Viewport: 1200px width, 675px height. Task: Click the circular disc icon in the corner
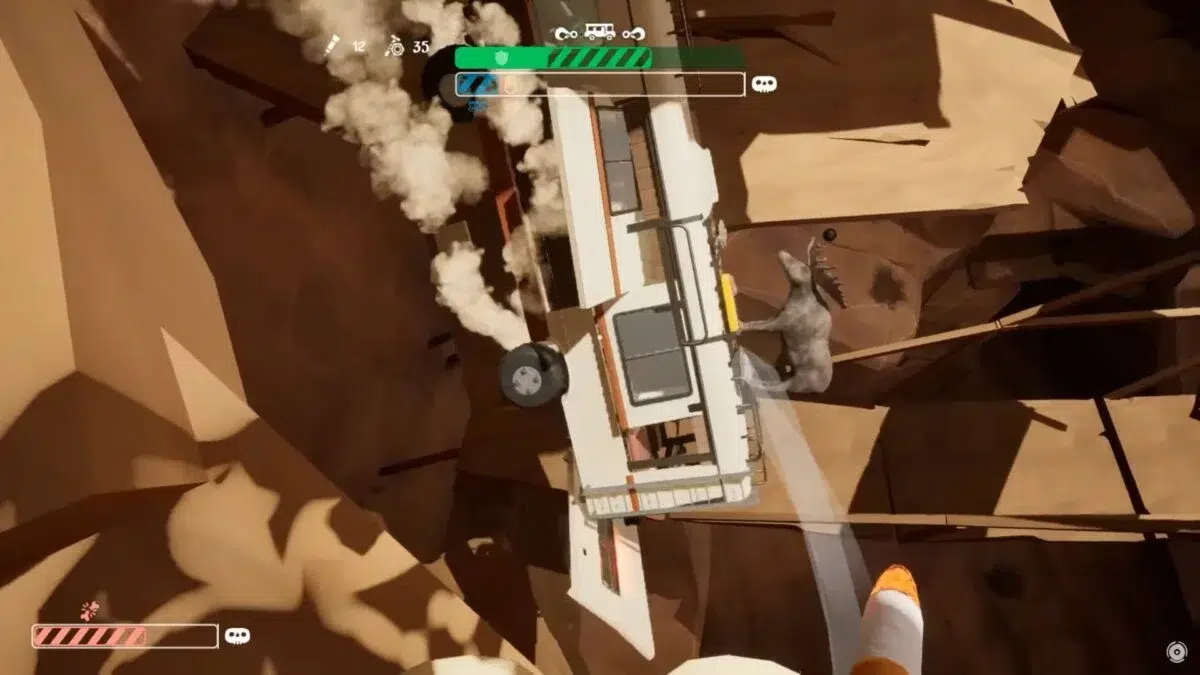click(1177, 652)
